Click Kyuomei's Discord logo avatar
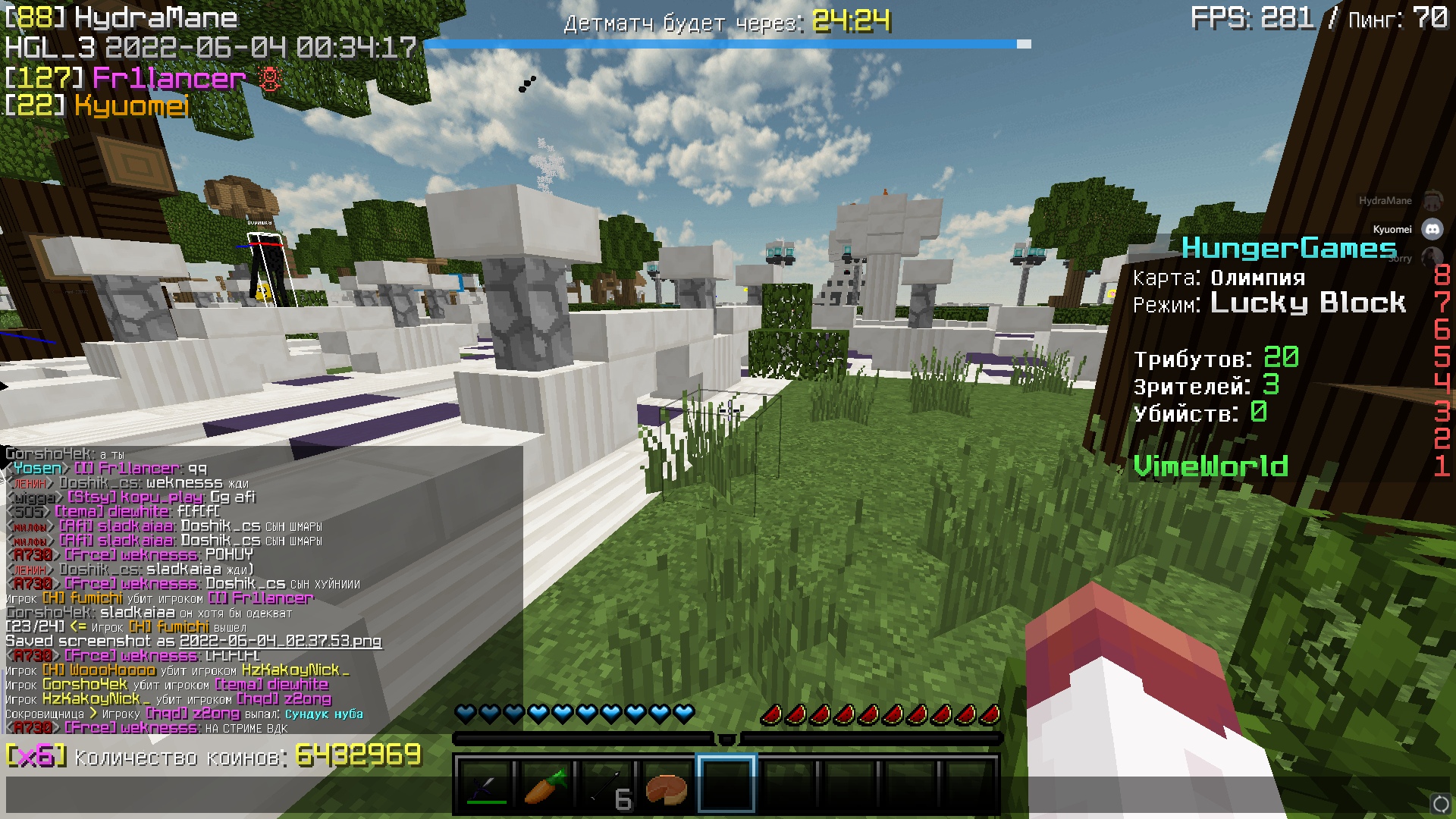The width and height of the screenshot is (1456, 819). (x=1433, y=229)
